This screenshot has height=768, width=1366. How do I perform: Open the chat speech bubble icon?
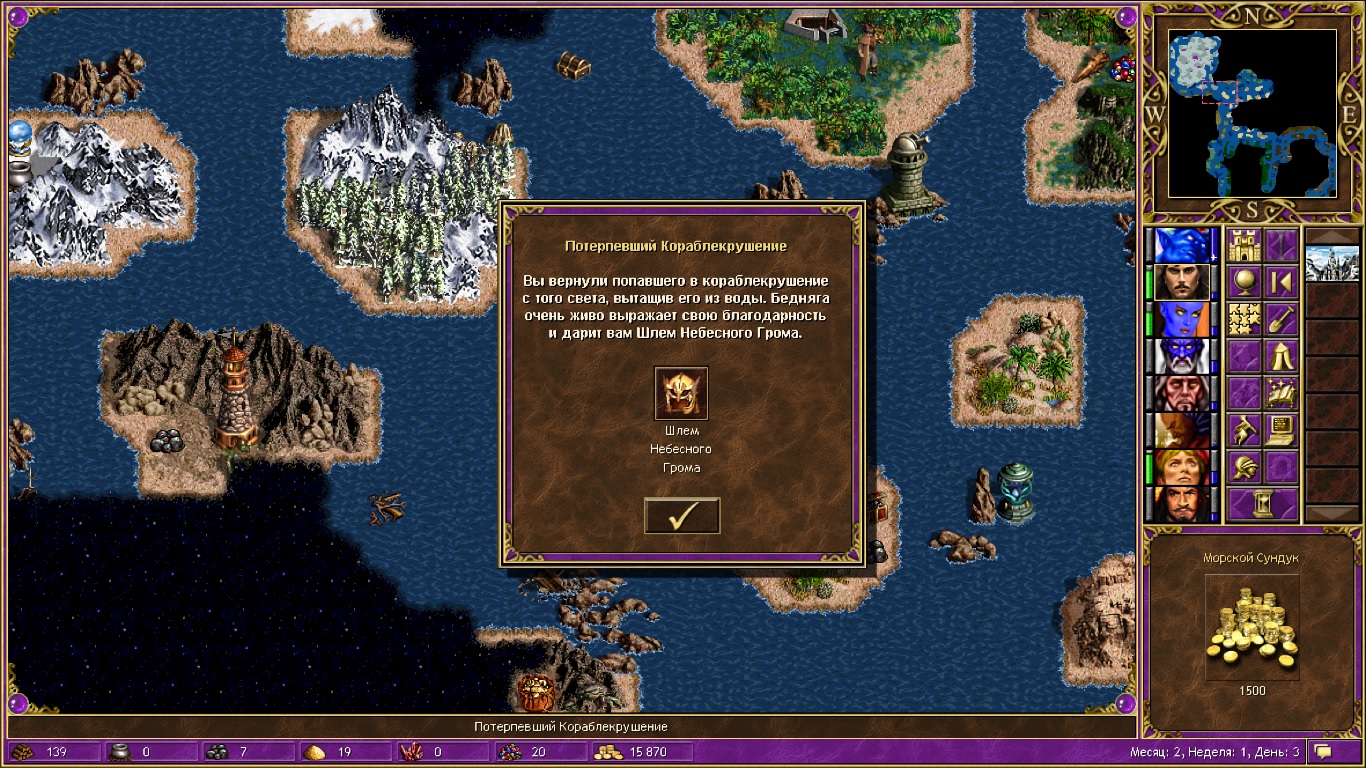(x=1323, y=751)
